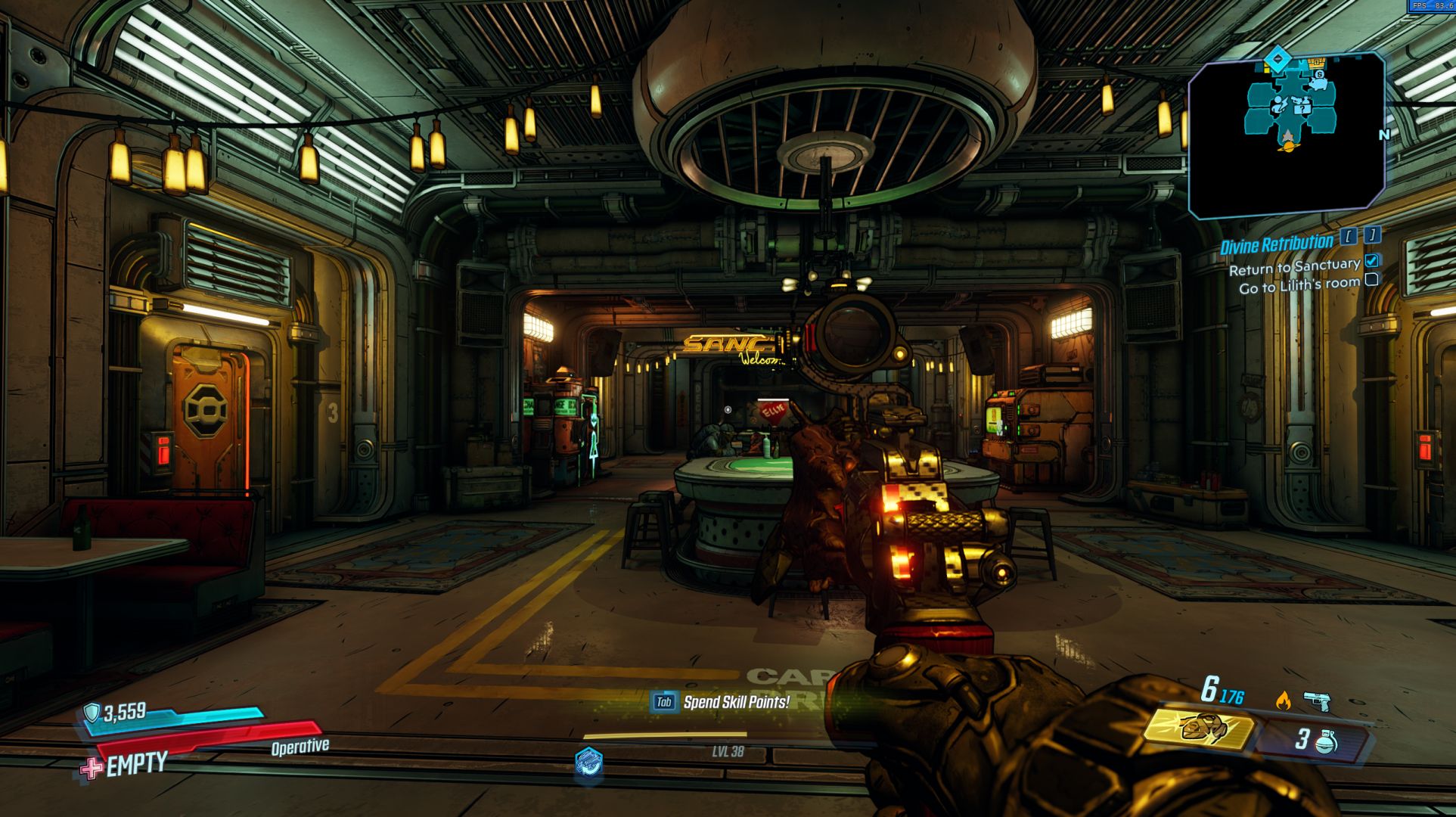Image resolution: width=1456 pixels, height=817 pixels.
Task: Click the Spend Skill Points notification
Action: (x=722, y=702)
